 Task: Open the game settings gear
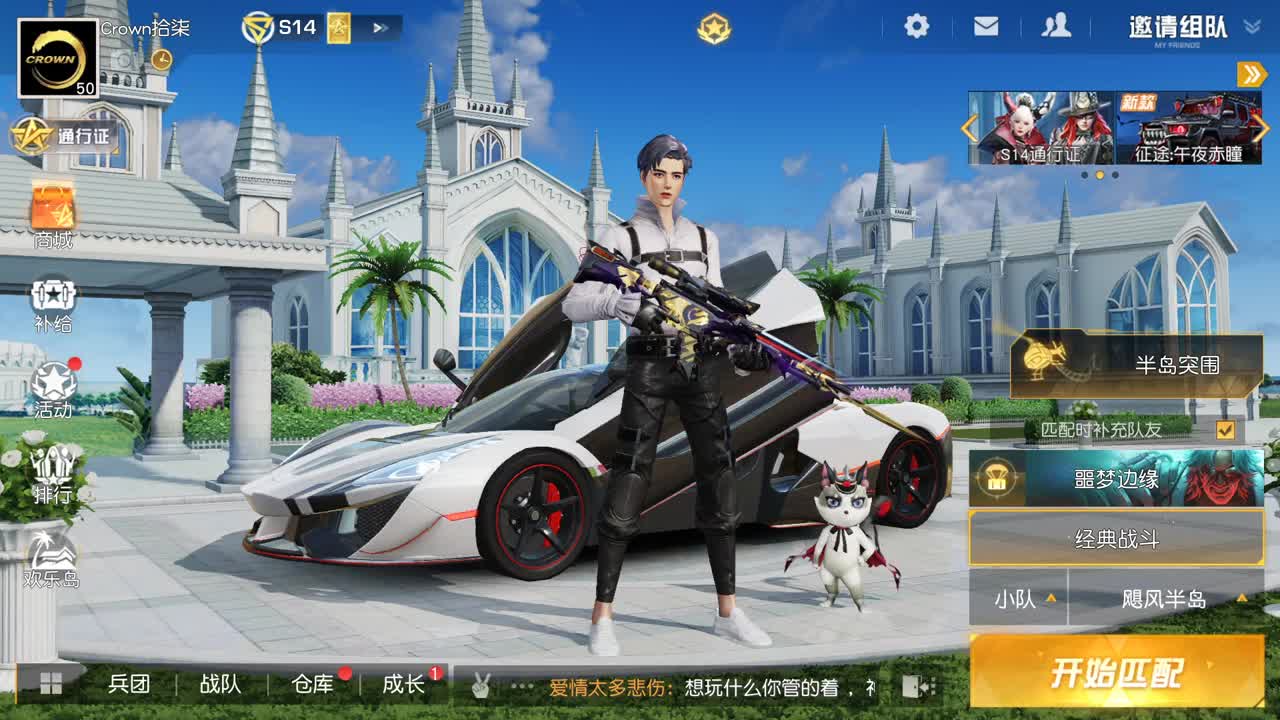pyautogui.click(x=915, y=27)
